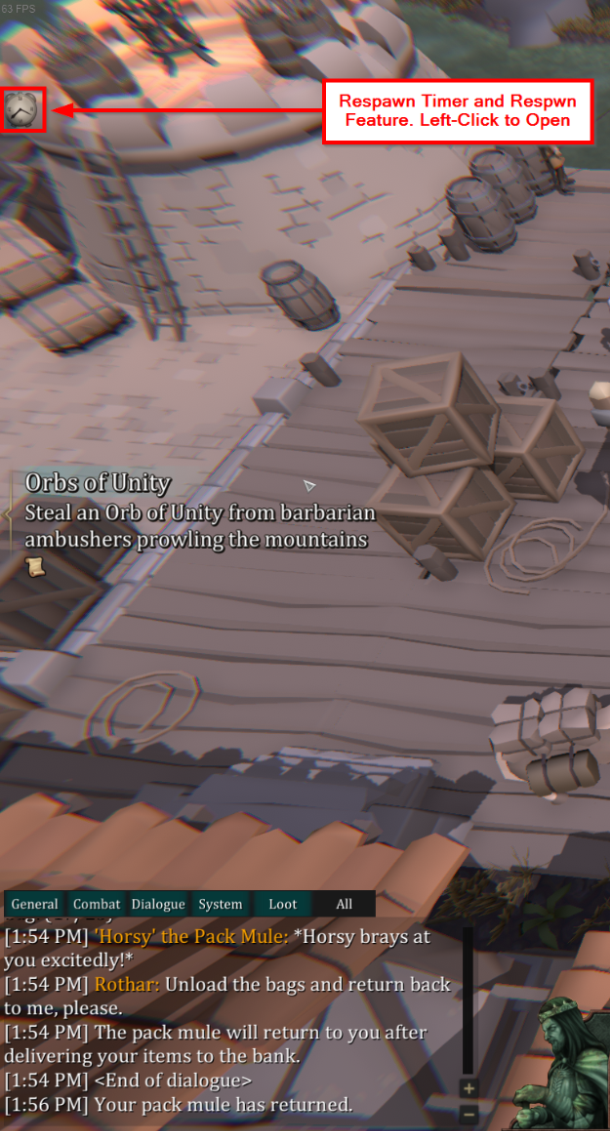Choose the All chat tab
This screenshot has height=1132, width=610.
point(344,904)
